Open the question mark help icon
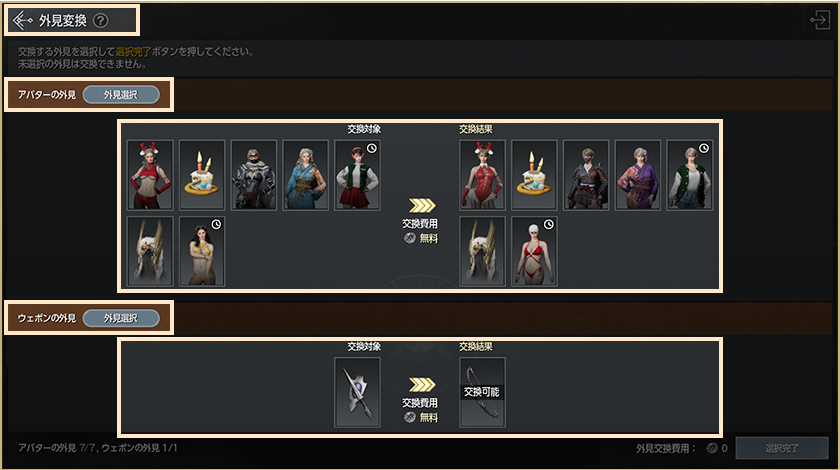The image size is (840, 470). 100,20
